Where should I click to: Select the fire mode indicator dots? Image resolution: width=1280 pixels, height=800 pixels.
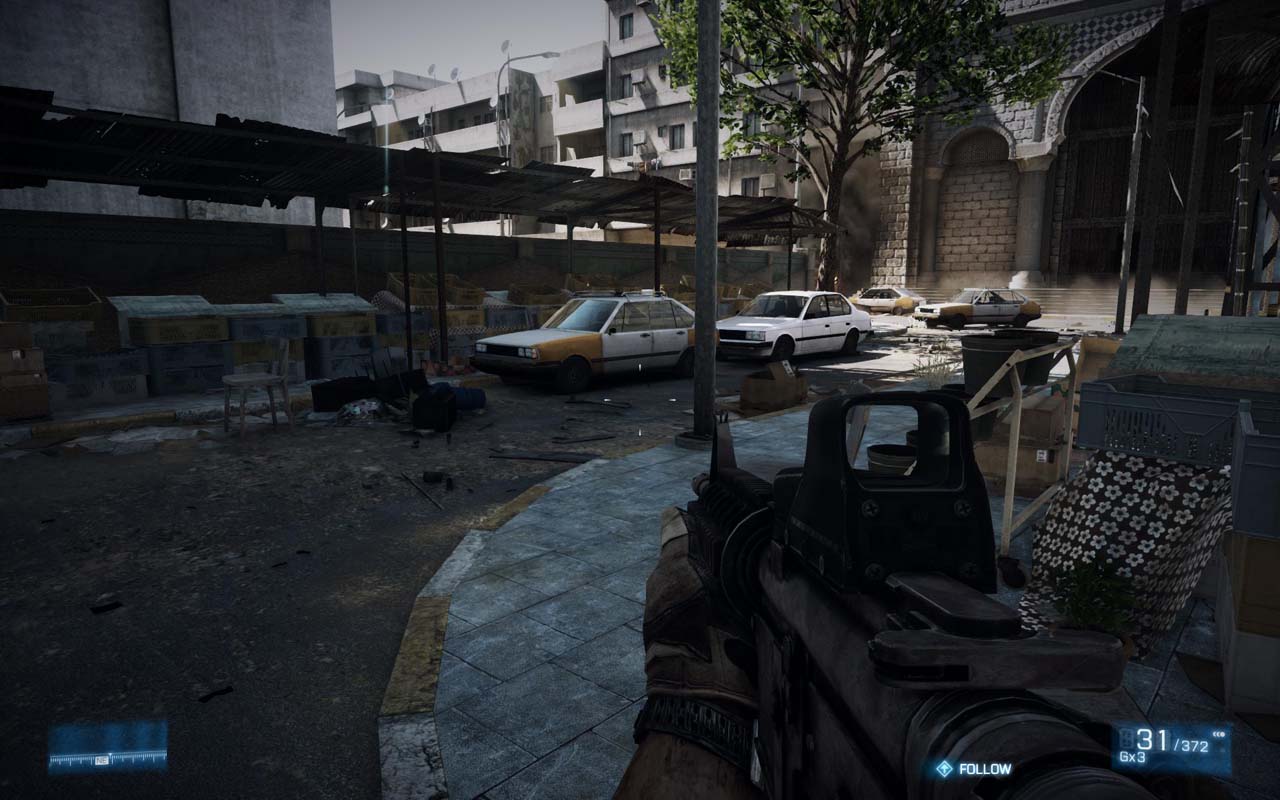pyautogui.click(x=1218, y=734)
